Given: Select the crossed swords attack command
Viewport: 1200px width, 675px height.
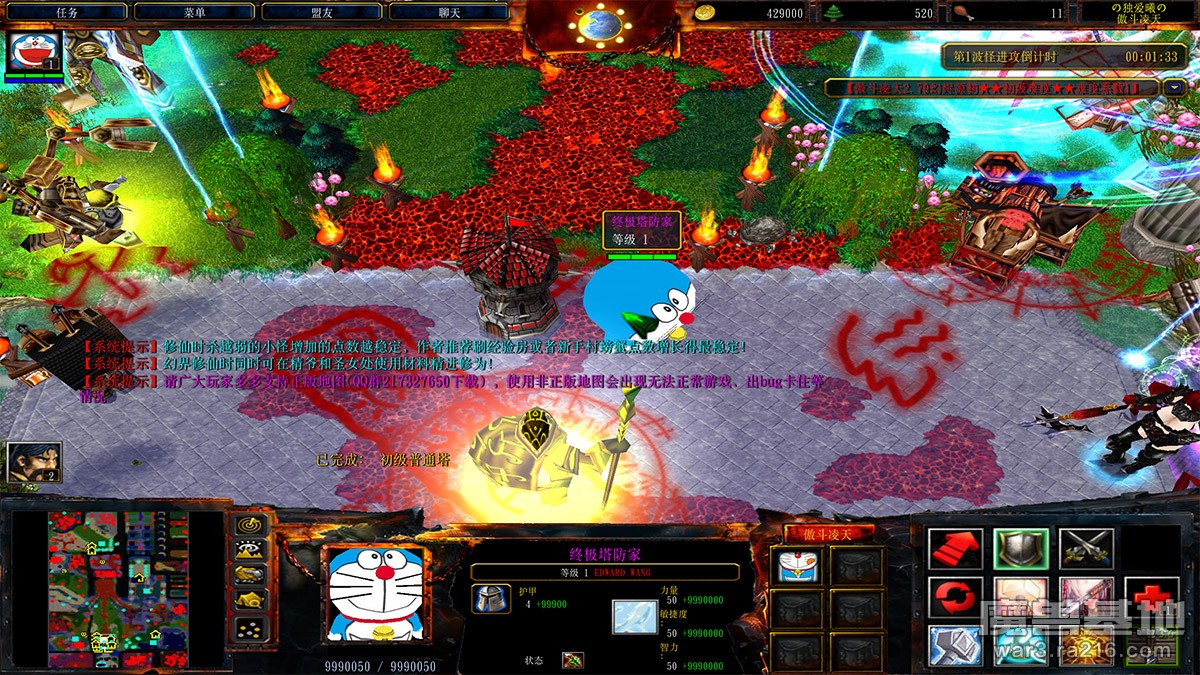Looking at the screenshot, I should pyautogui.click(x=1086, y=549).
